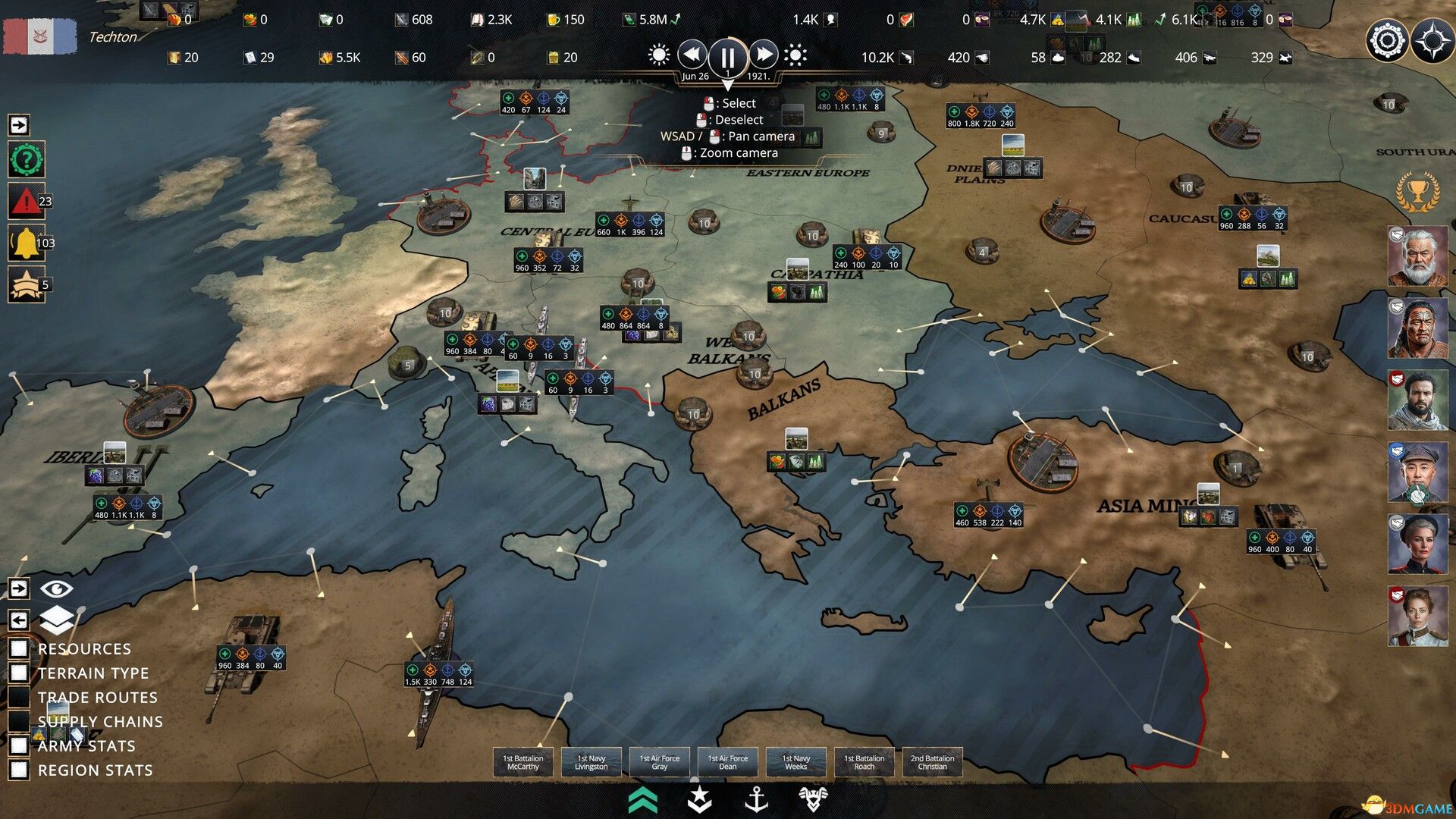Screen dimensions: 1456x819
Task: Open the settings gear menu
Action: pyautogui.click(x=1386, y=40)
